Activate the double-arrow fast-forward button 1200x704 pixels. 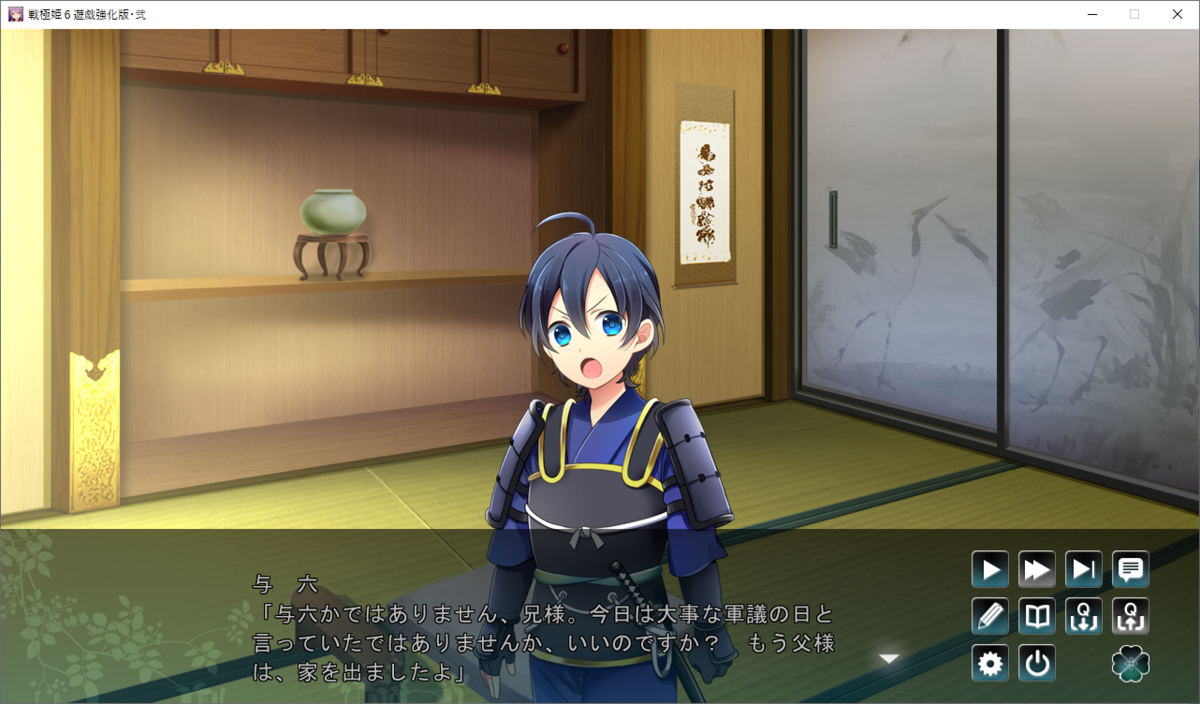click(1037, 570)
